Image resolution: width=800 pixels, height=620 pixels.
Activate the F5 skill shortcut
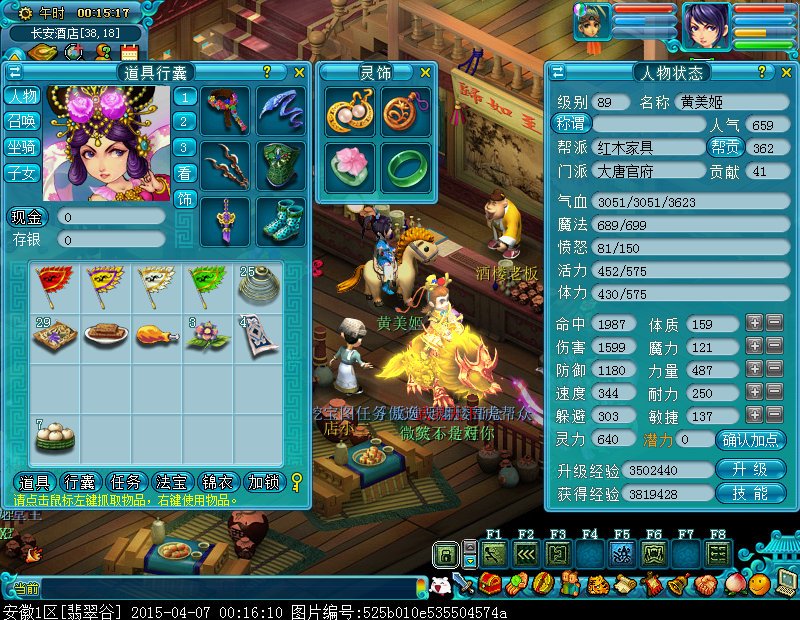click(x=621, y=553)
